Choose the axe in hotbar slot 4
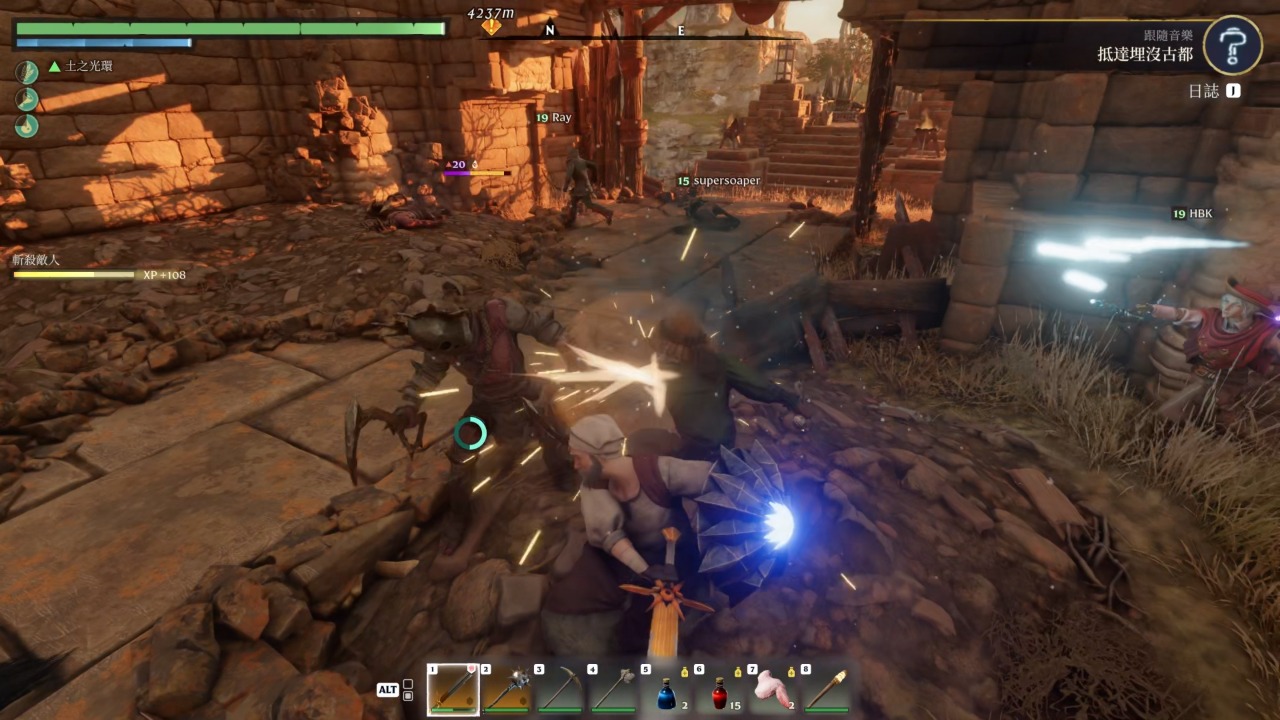The height and width of the screenshot is (720, 1280). tap(613, 689)
